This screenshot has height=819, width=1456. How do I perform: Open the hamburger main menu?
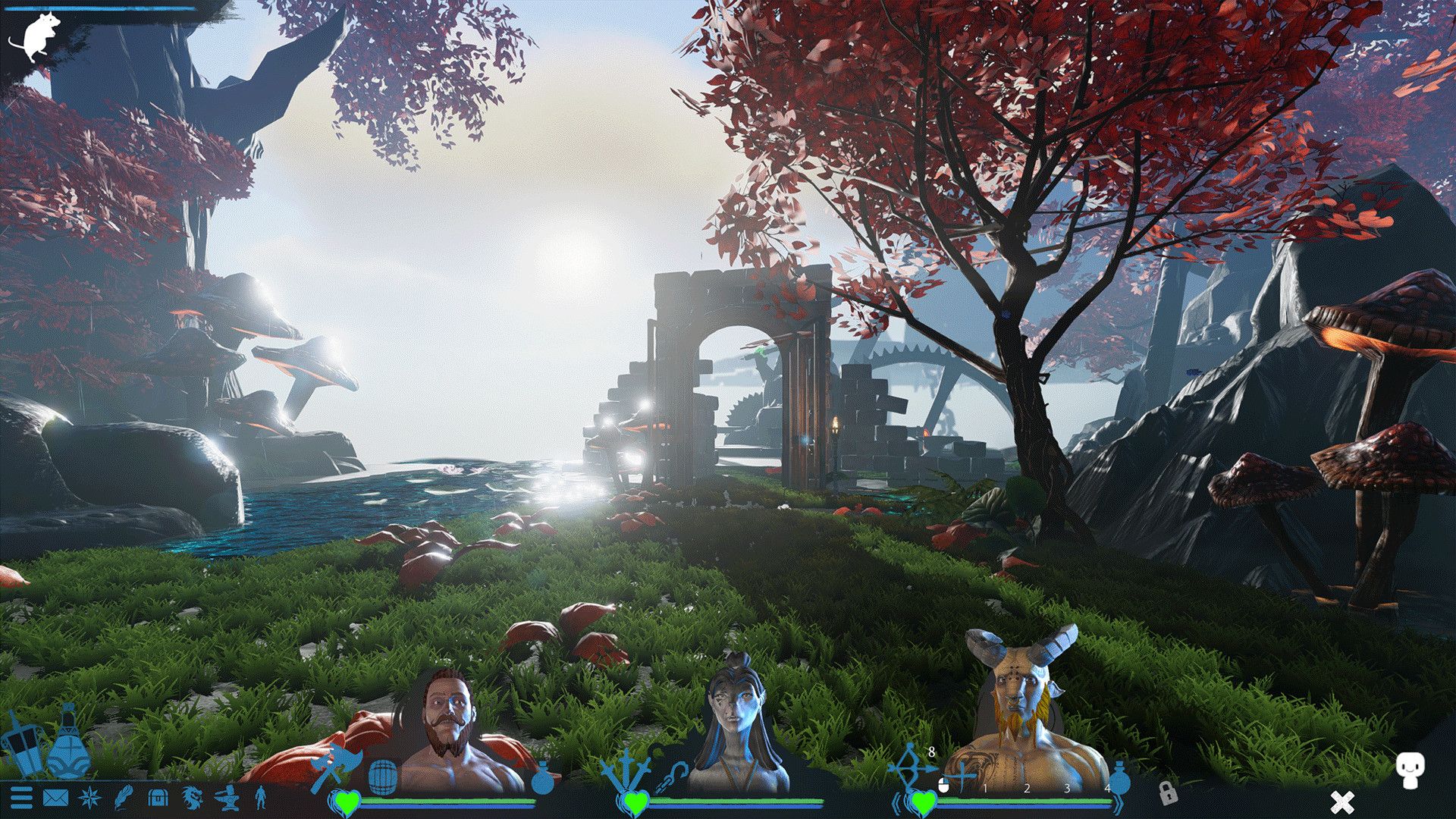pyautogui.click(x=21, y=798)
